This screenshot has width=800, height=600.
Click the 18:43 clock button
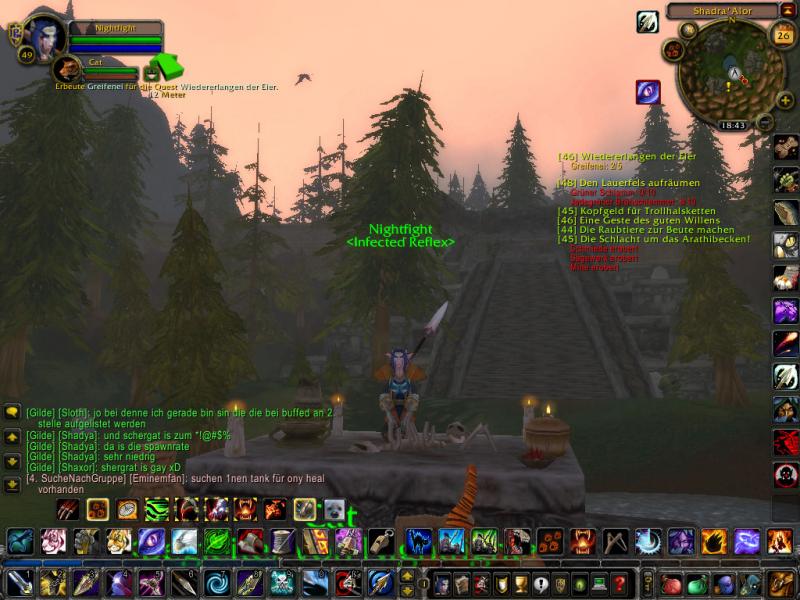pyautogui.click(x=733, y=126)
